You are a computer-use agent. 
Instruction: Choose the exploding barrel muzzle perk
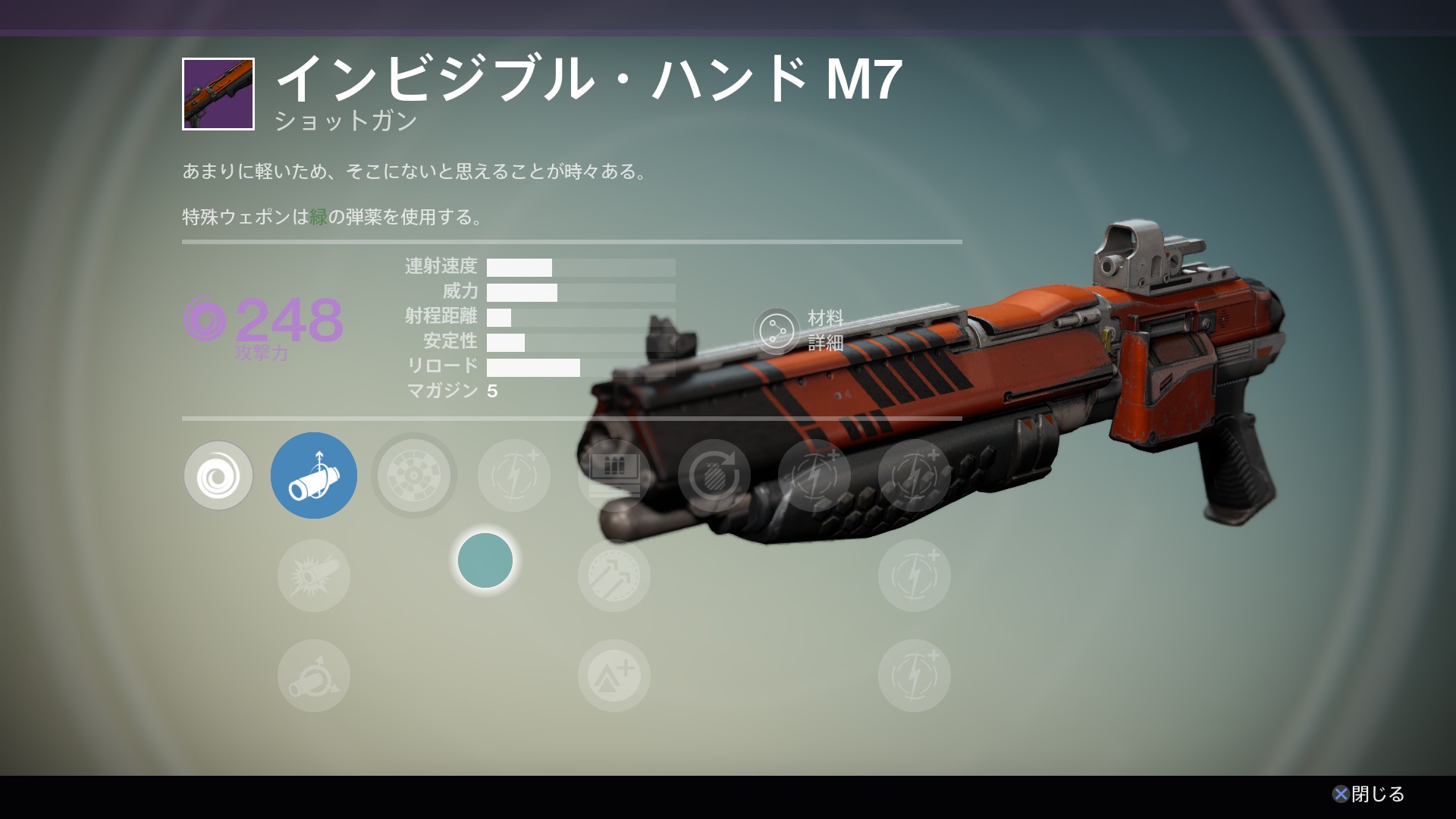click(x=313, y=576)
